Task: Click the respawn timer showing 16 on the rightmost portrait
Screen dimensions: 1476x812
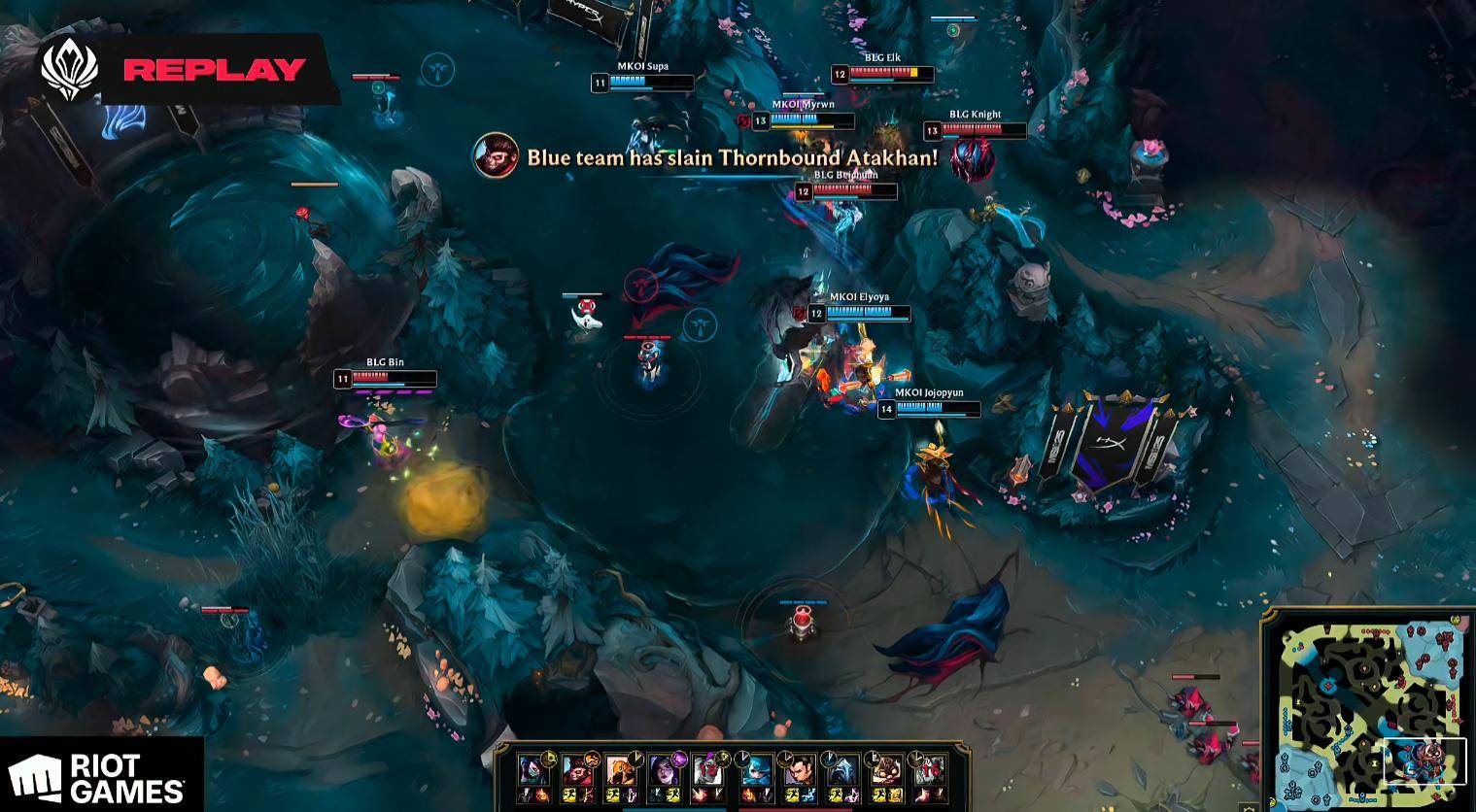Action: click(x=932, y=769)
